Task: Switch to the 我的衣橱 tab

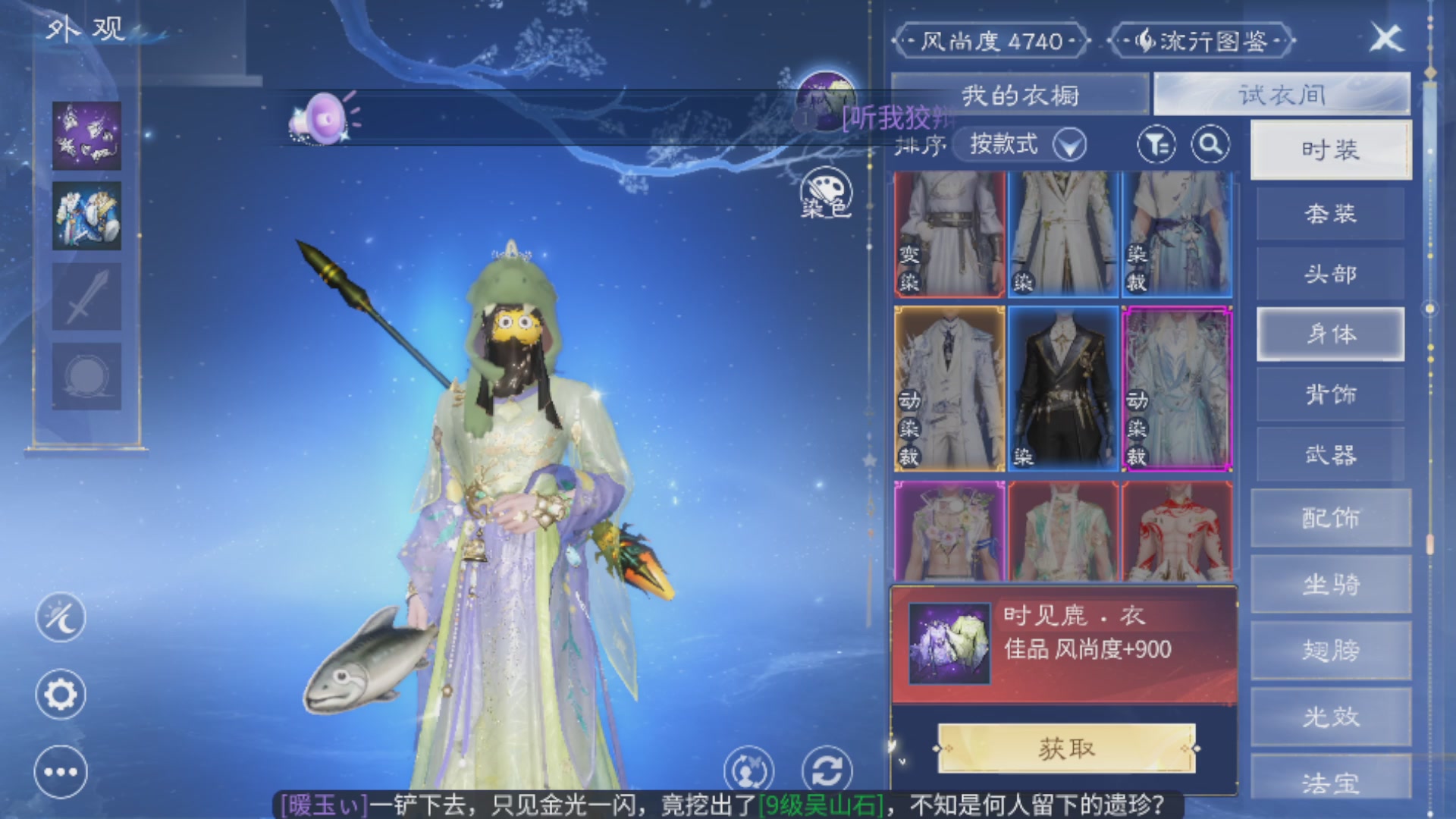Action: (1020, 93)
